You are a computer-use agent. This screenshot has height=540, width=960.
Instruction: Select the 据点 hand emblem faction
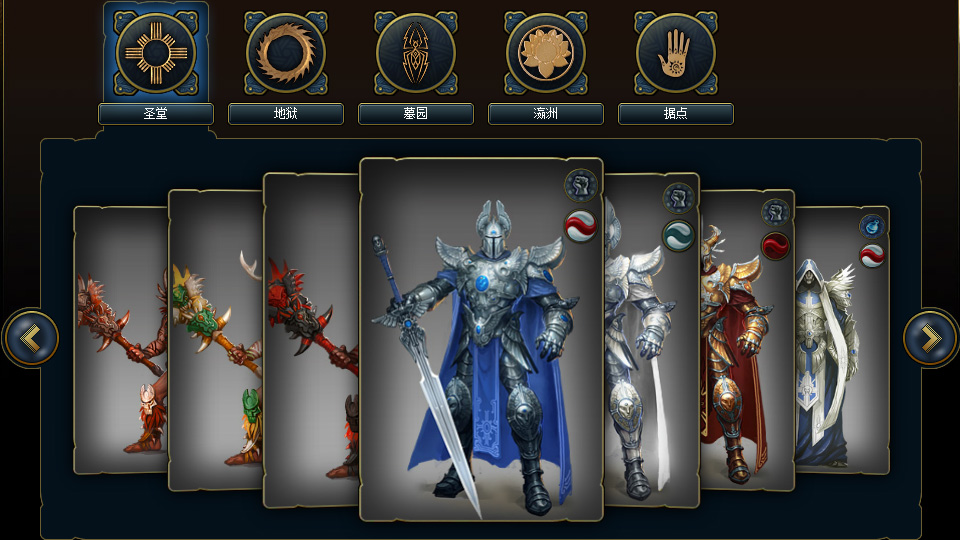[675, 53]
